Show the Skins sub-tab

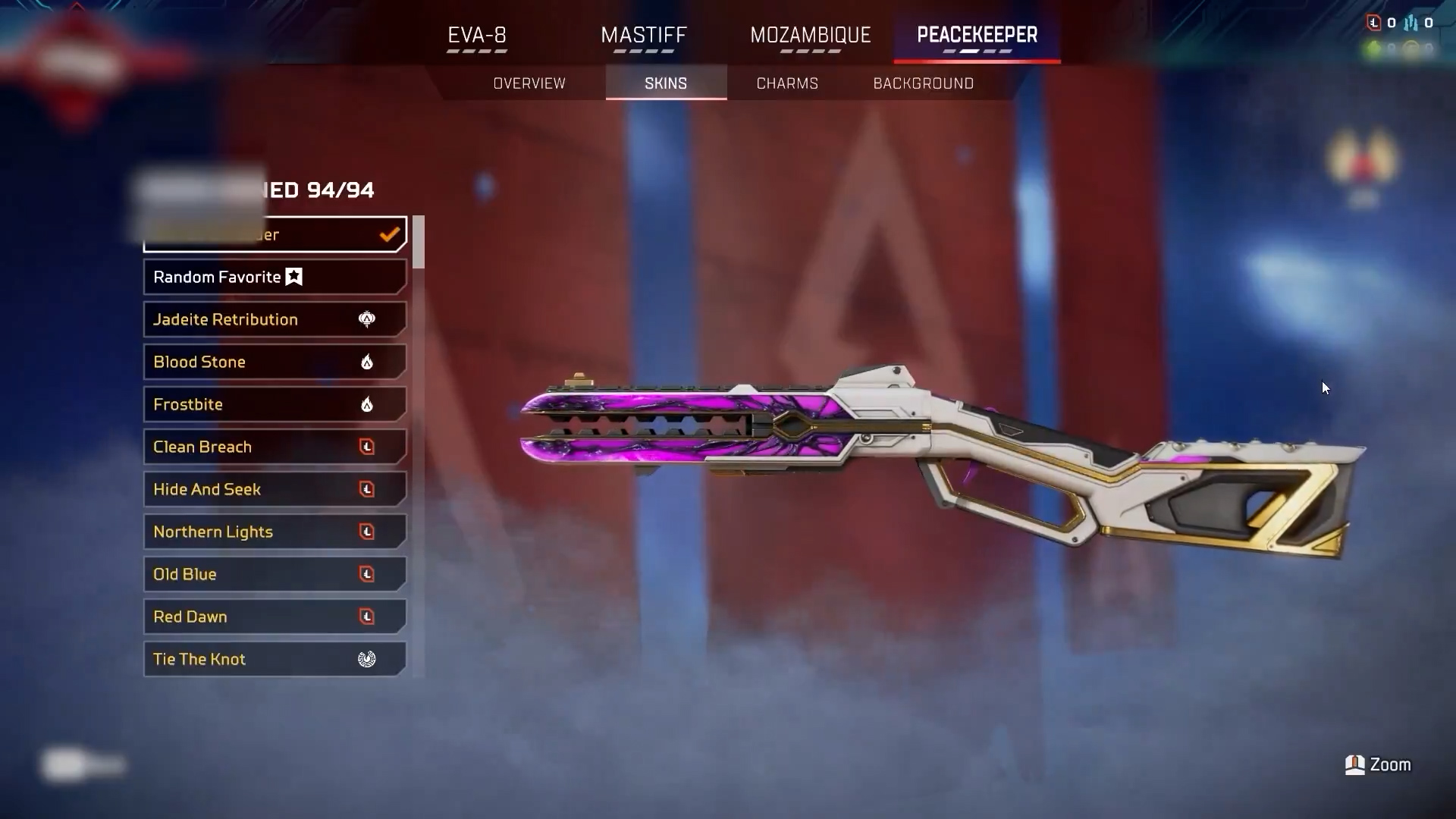coord(666,83)
